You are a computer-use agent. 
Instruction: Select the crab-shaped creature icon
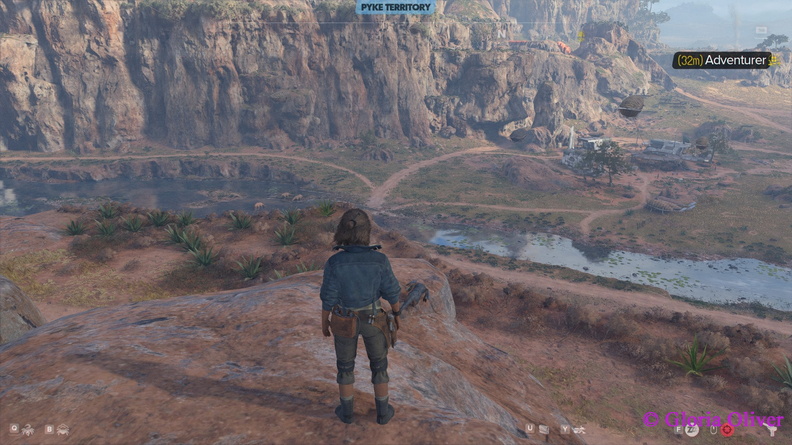coord(62,430)
